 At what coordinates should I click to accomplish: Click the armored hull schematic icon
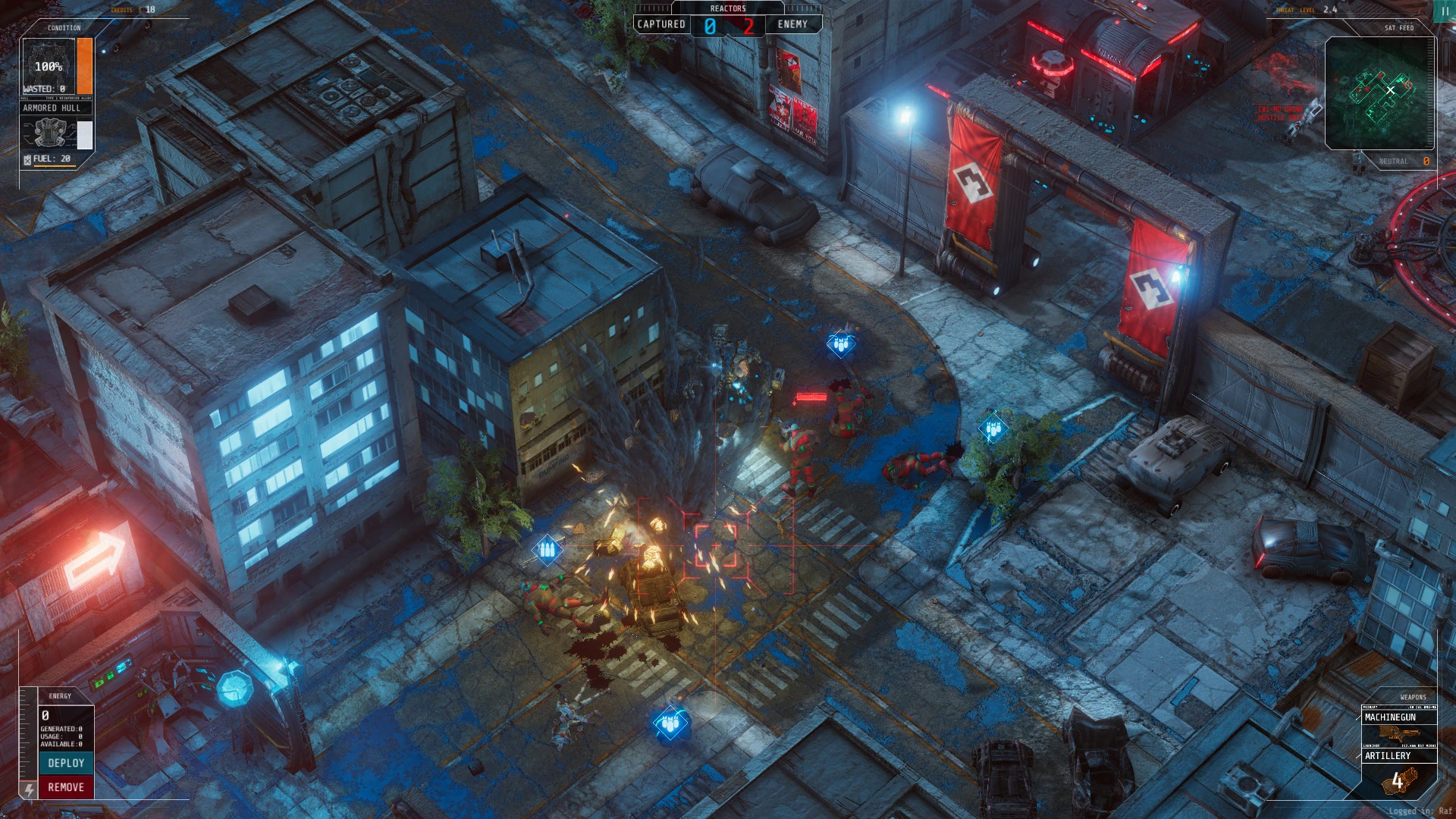click(x=49, y=133)
